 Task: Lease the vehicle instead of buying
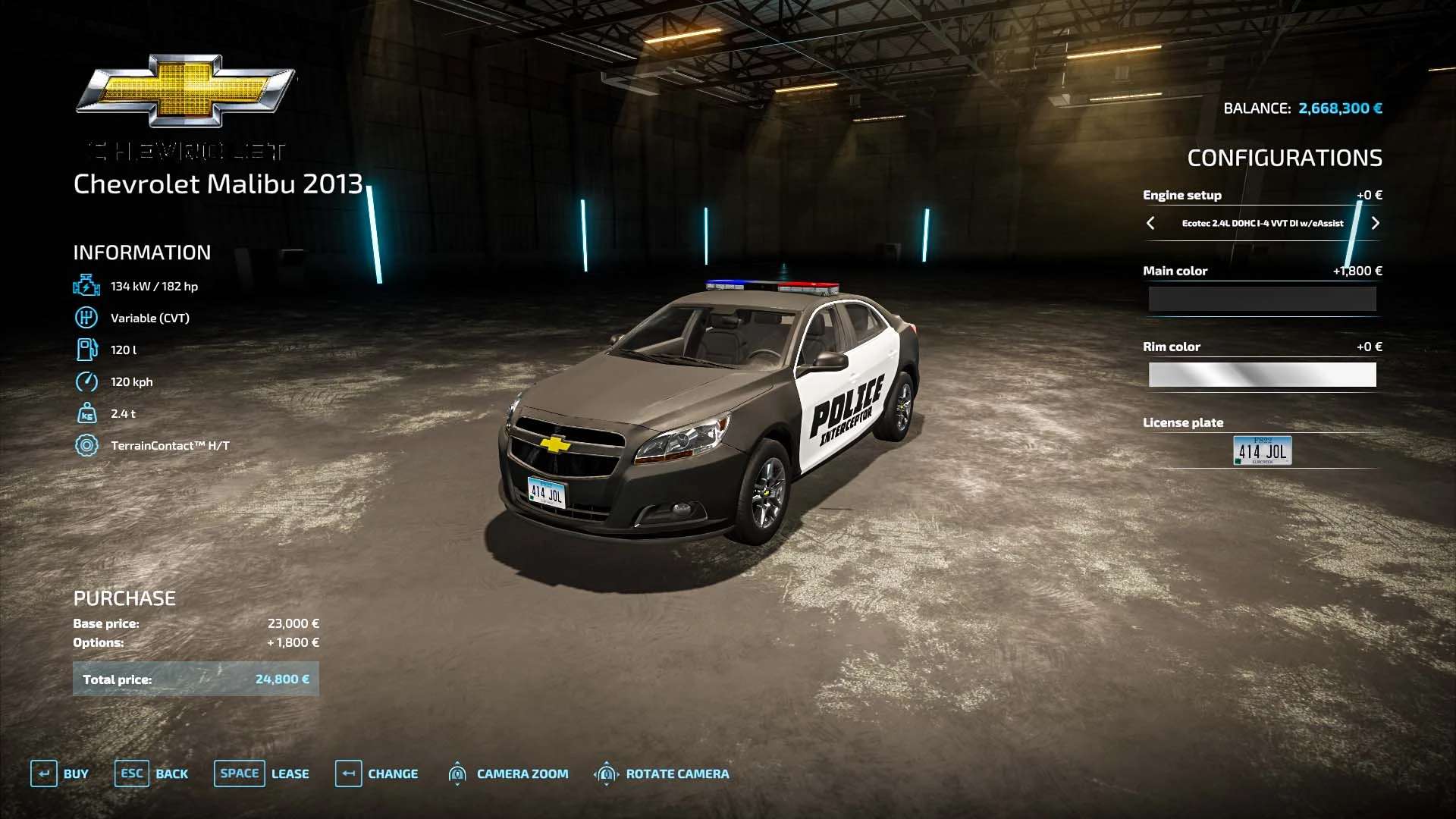pos(262,773)
